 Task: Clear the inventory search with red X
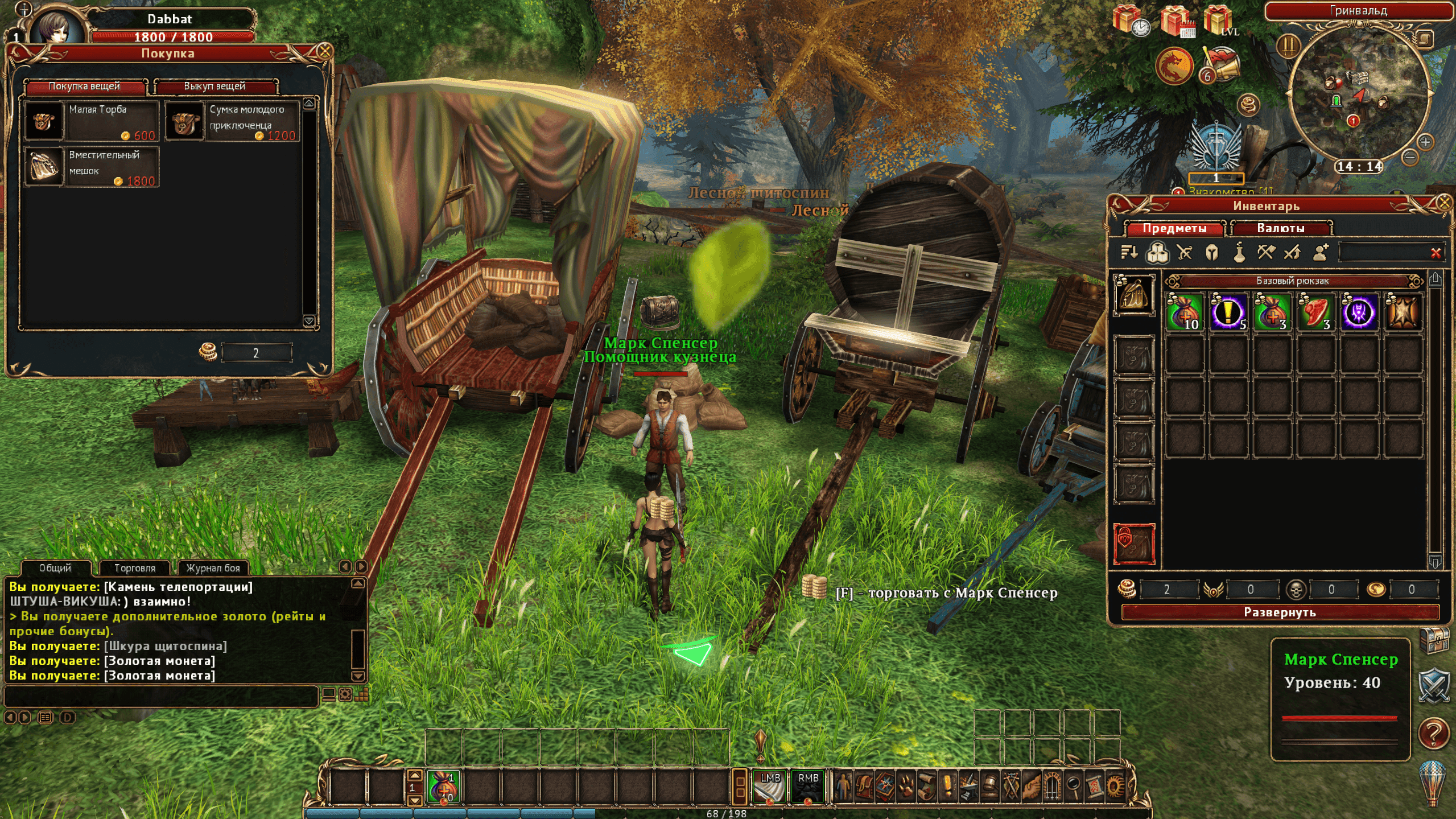tap(1436, 253)
